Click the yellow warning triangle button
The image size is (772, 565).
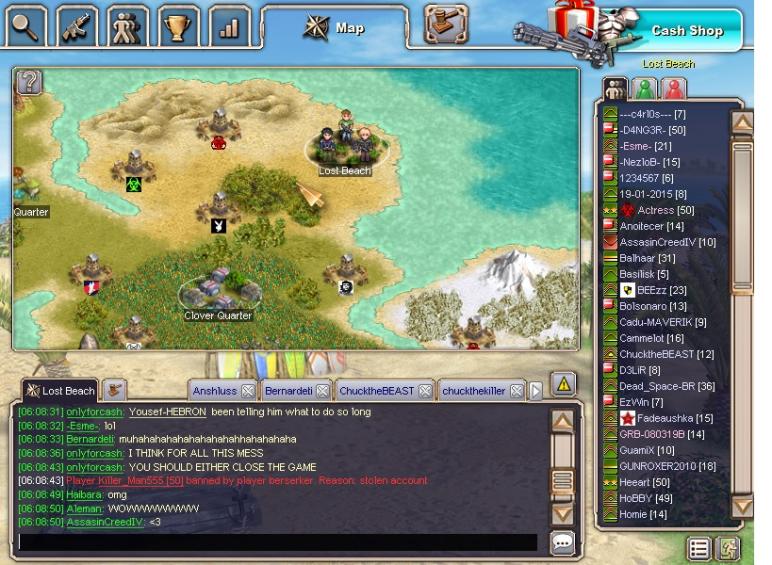pyautogui.click(x=563, y=384)
